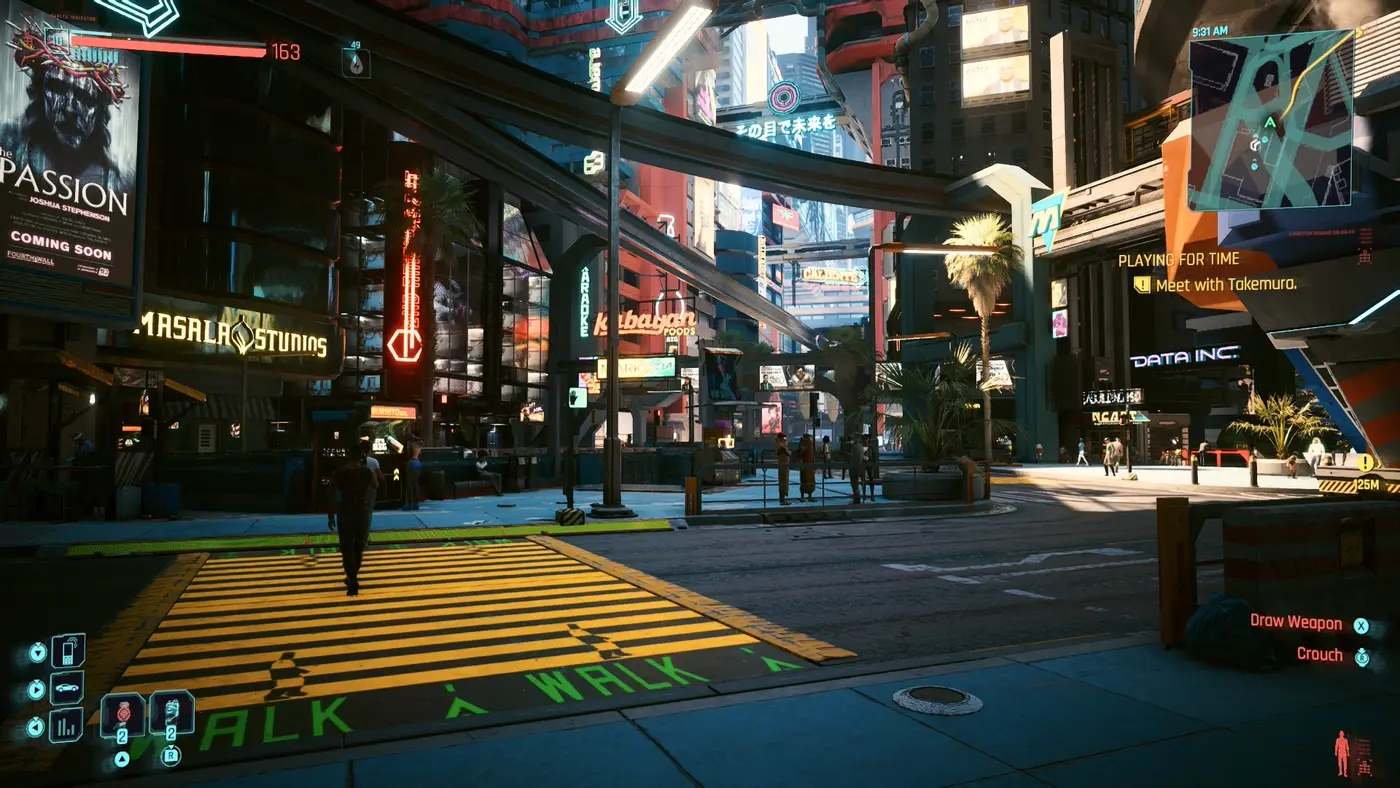Select the lightning droplet status icon
Image resolution: width=1400 pixels, height=788 pixels.
click(x=355, y=63)
